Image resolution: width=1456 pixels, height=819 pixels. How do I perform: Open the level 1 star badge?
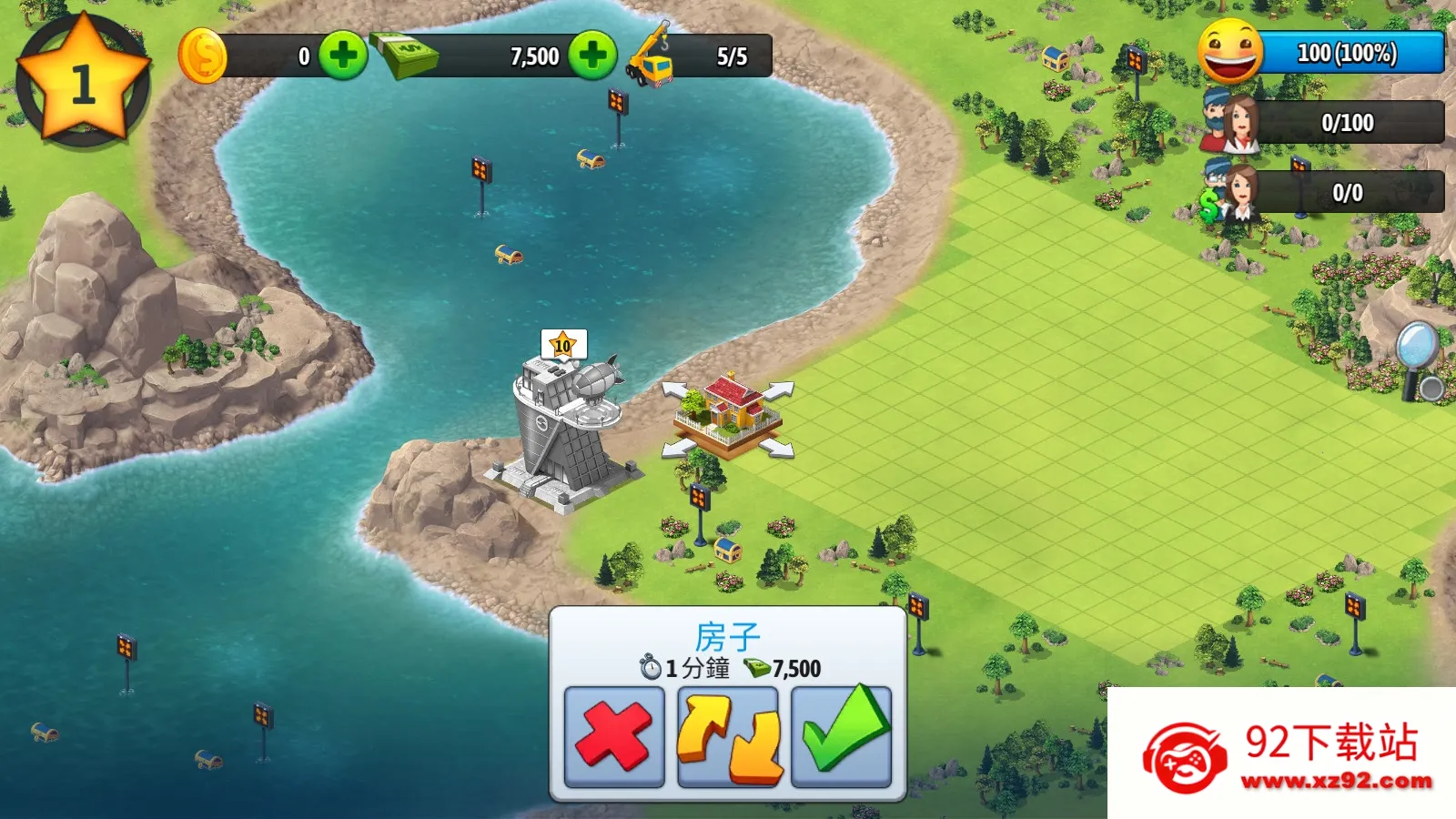(83, 82)
